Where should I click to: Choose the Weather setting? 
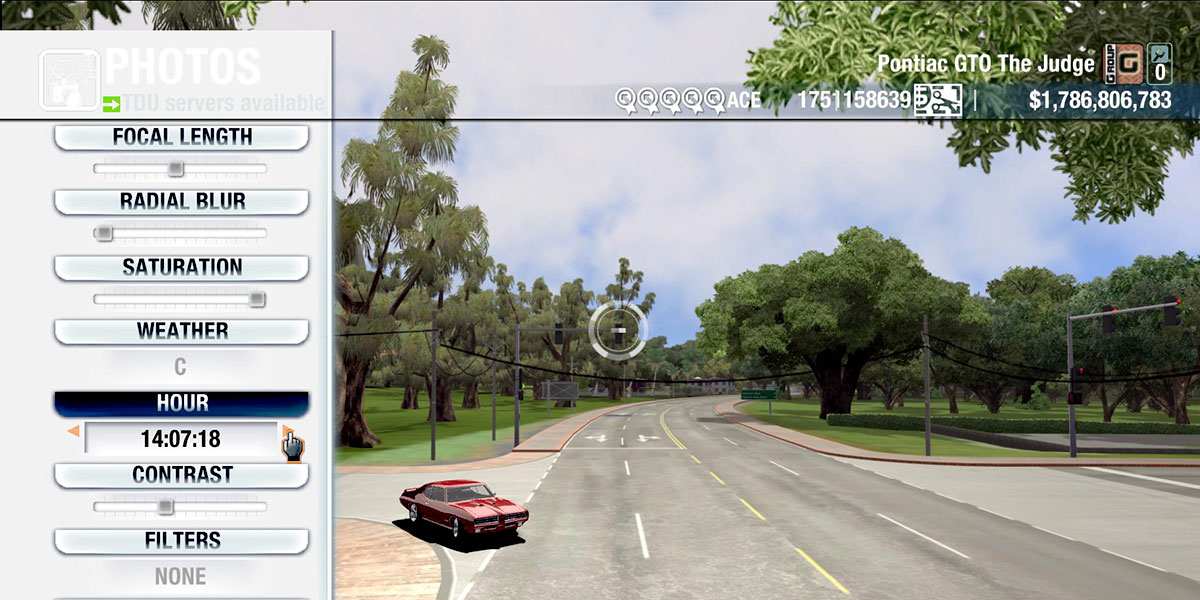(x=181, y=331)
